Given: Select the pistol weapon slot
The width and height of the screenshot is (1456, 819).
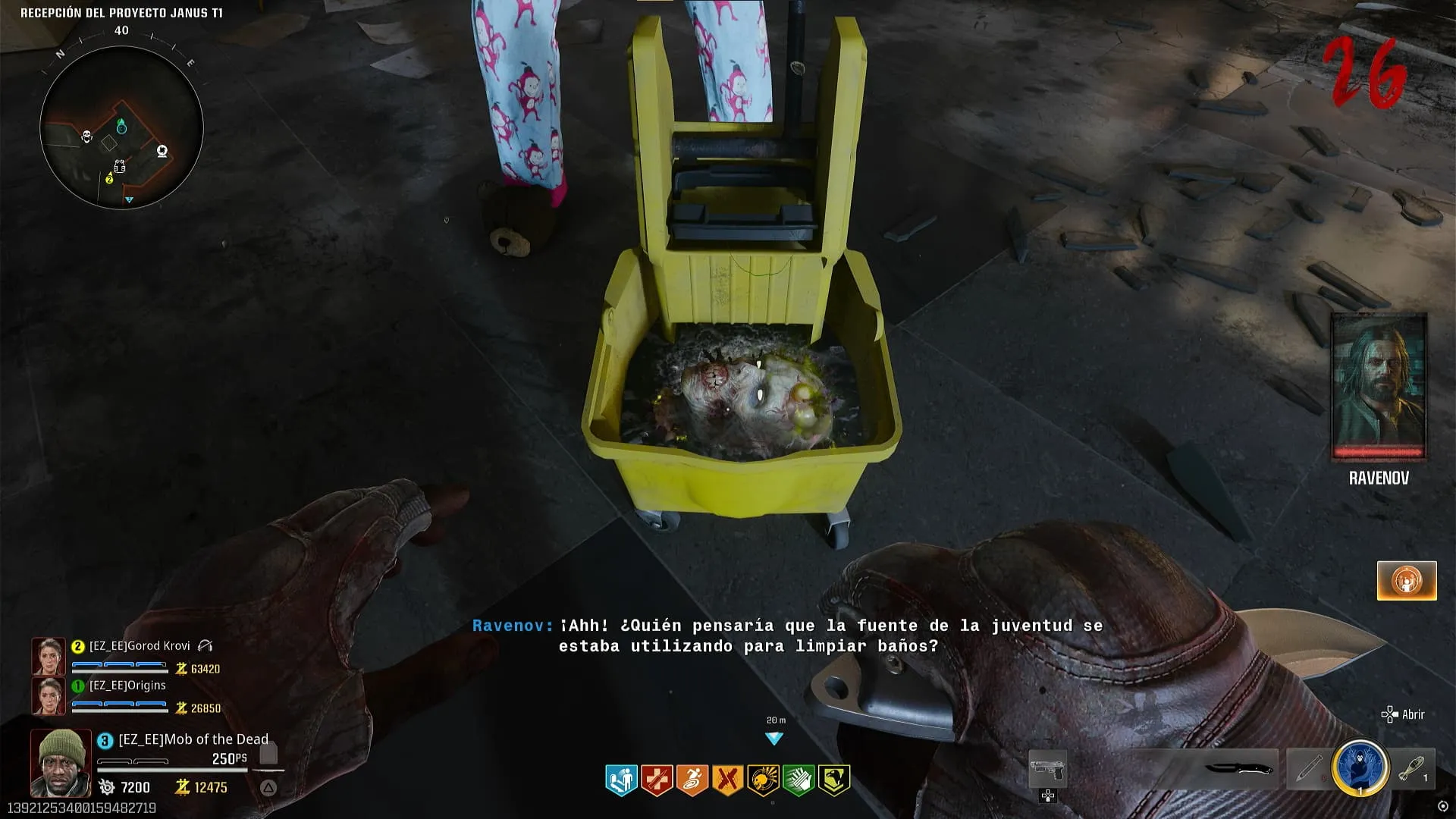Looking at the screenshot, I should point(1047,769).
